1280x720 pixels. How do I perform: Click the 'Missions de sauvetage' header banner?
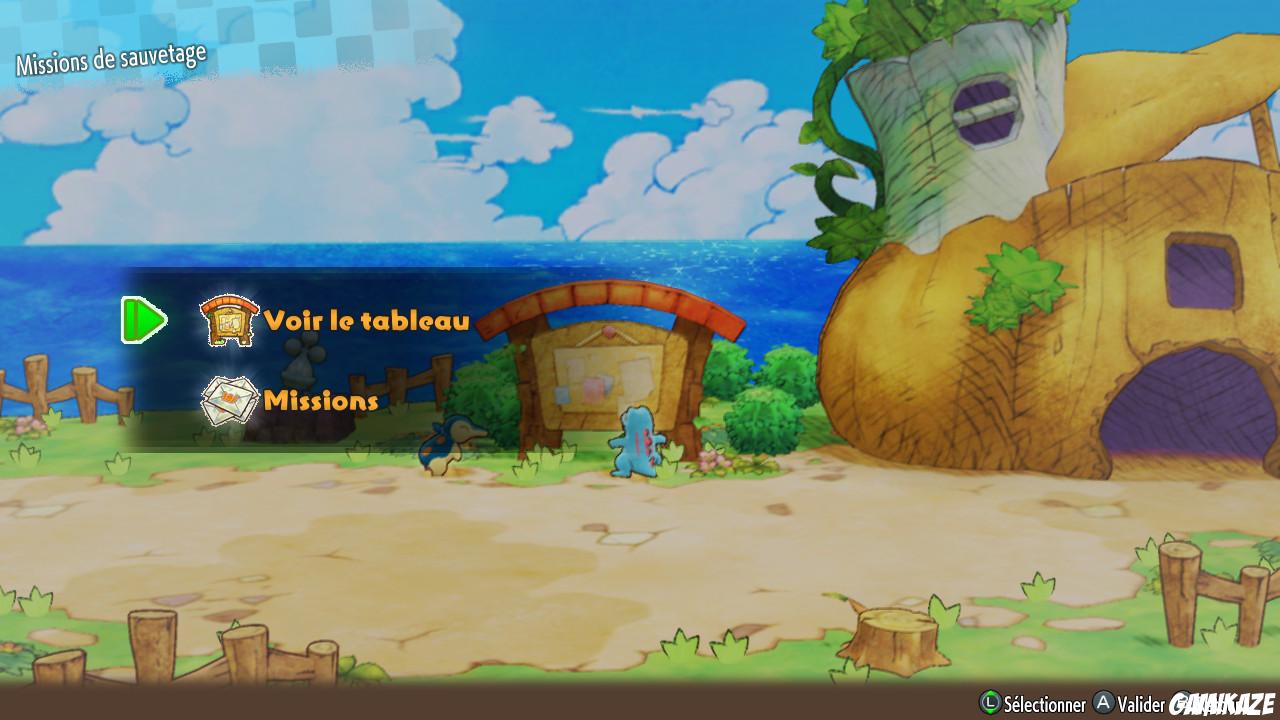[110, 57]
